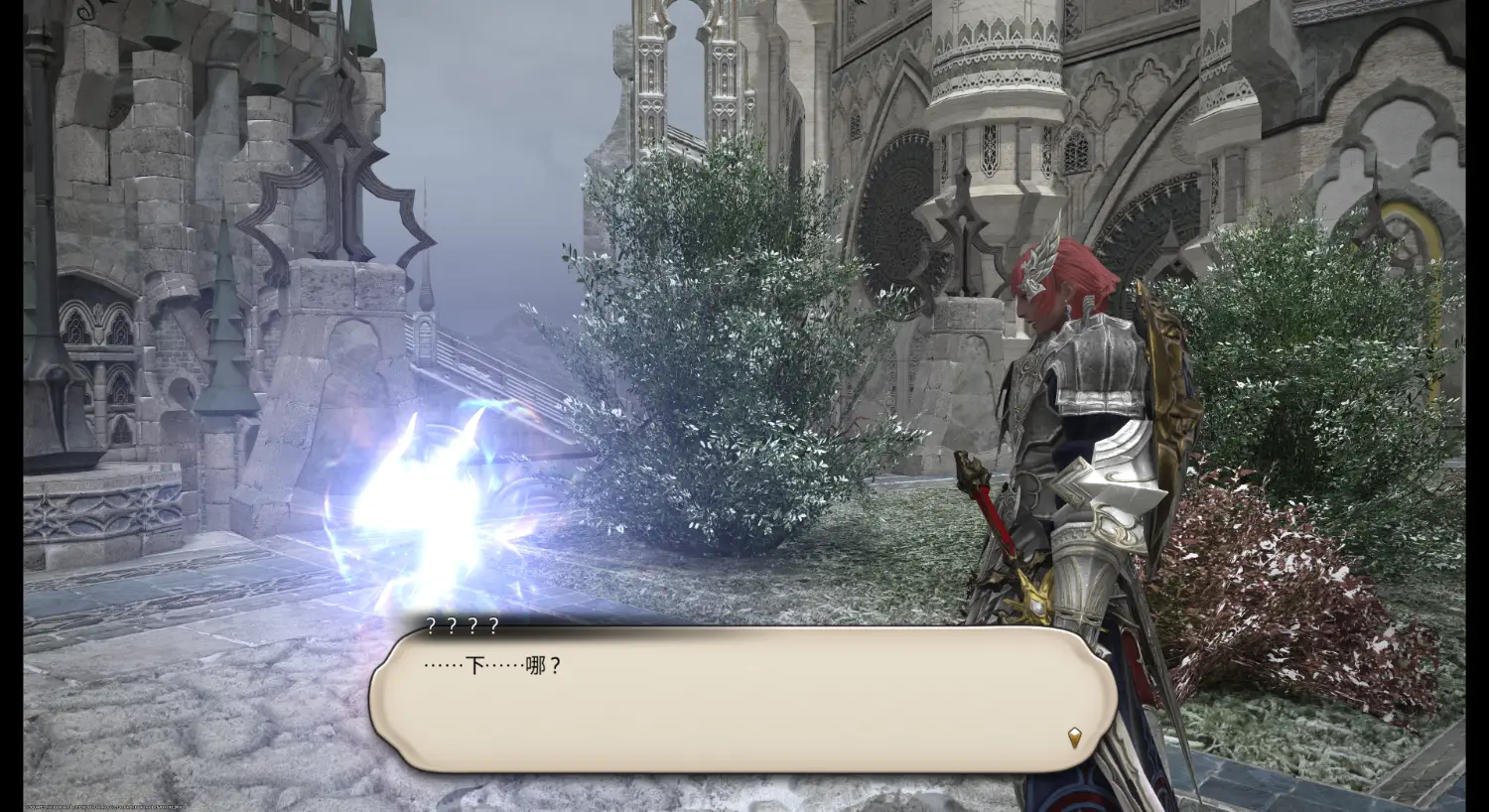Image resolution: width=1489 pixels, height=812 pixels.
Task: Advance dialogue with the gold arrow indicator
Action: [x=1074, y=737]
